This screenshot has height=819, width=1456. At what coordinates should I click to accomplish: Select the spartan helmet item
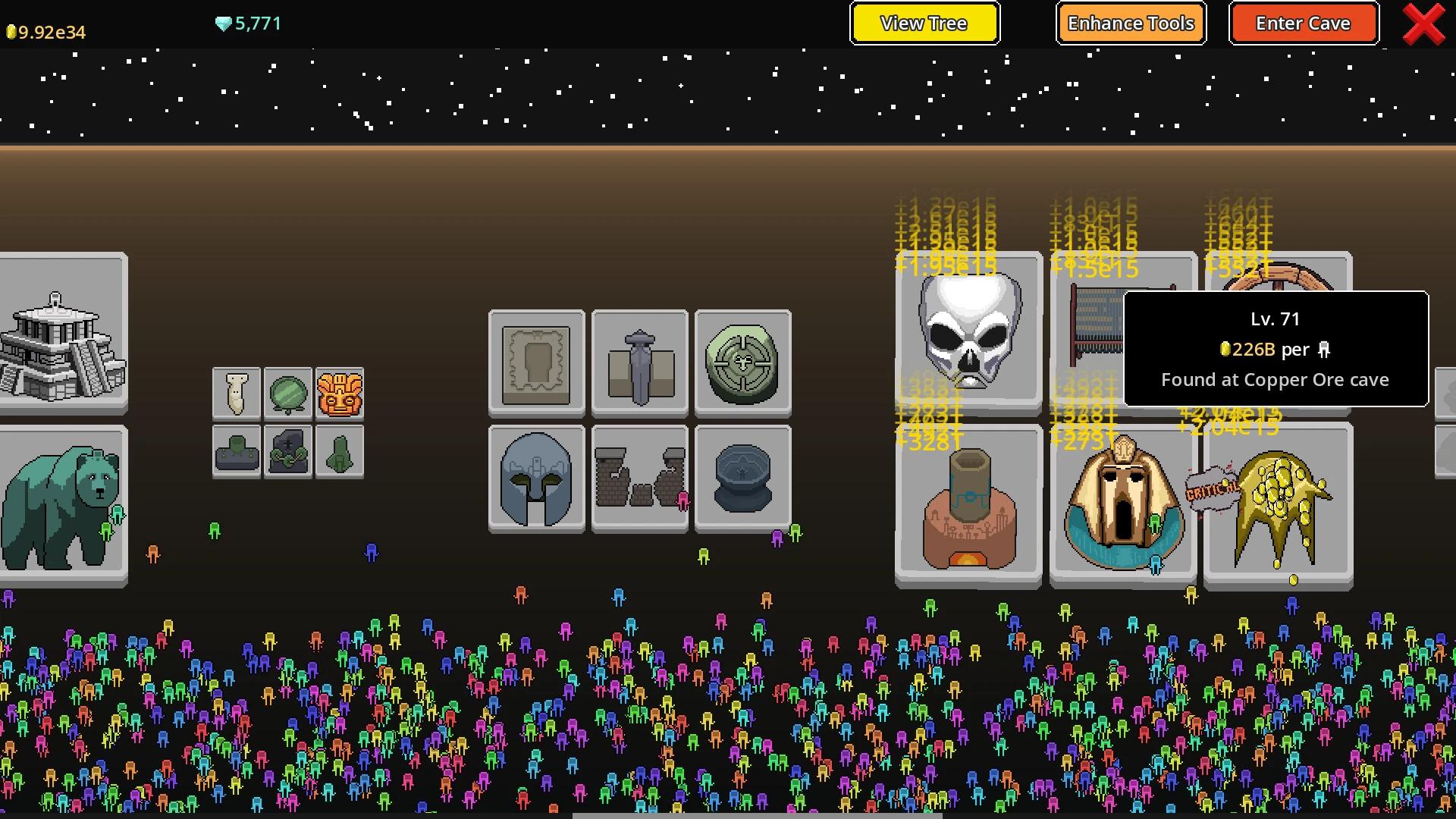point(536,478)
